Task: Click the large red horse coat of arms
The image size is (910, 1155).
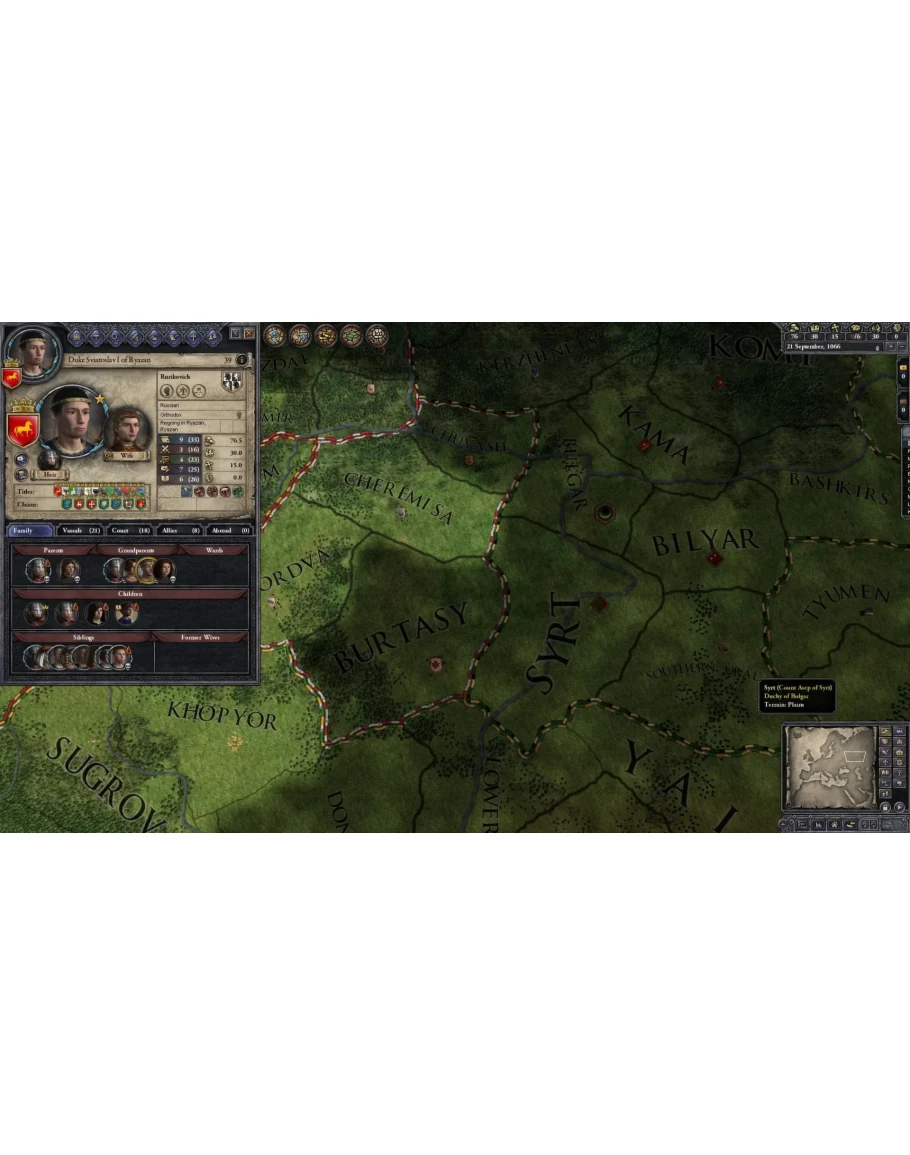Action: pos(22,430)
